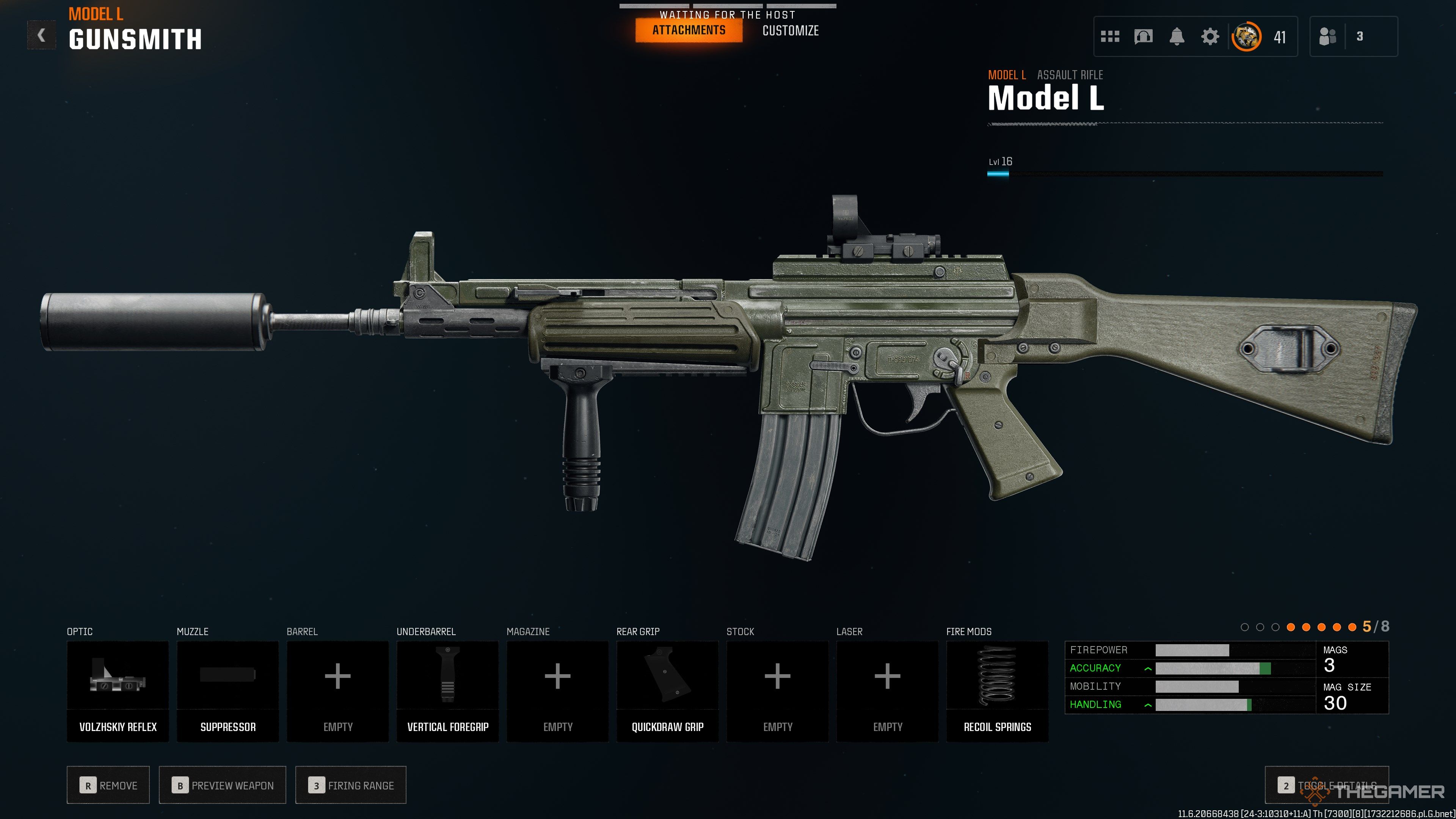Click the Preview Weapon button

[x=222, y=785]
